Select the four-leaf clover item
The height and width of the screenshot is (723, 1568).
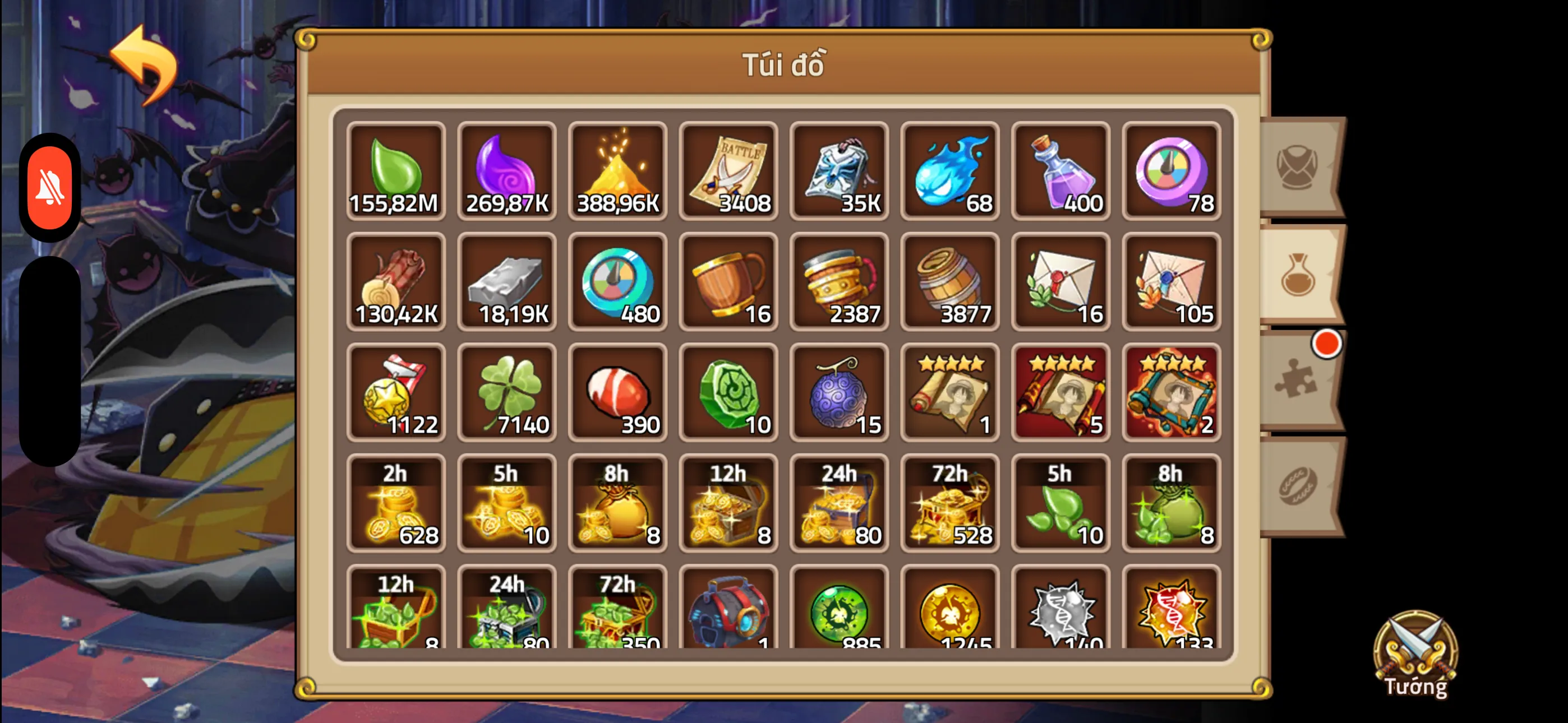[506, 394]
